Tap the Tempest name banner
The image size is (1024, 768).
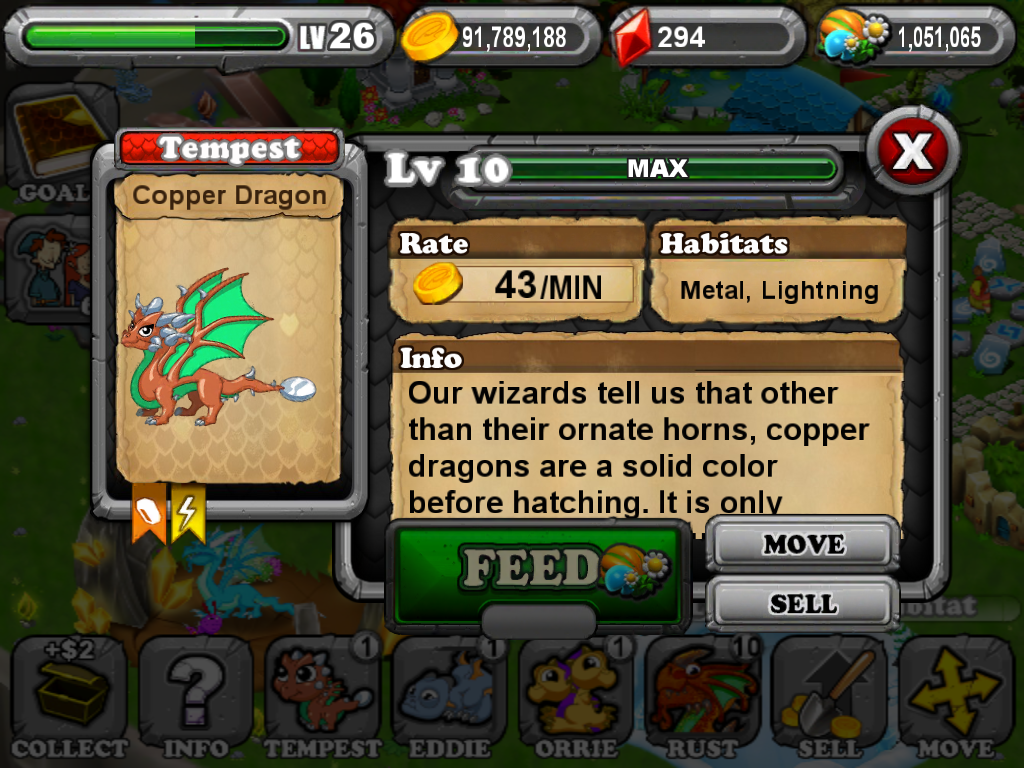coord(230,149)
